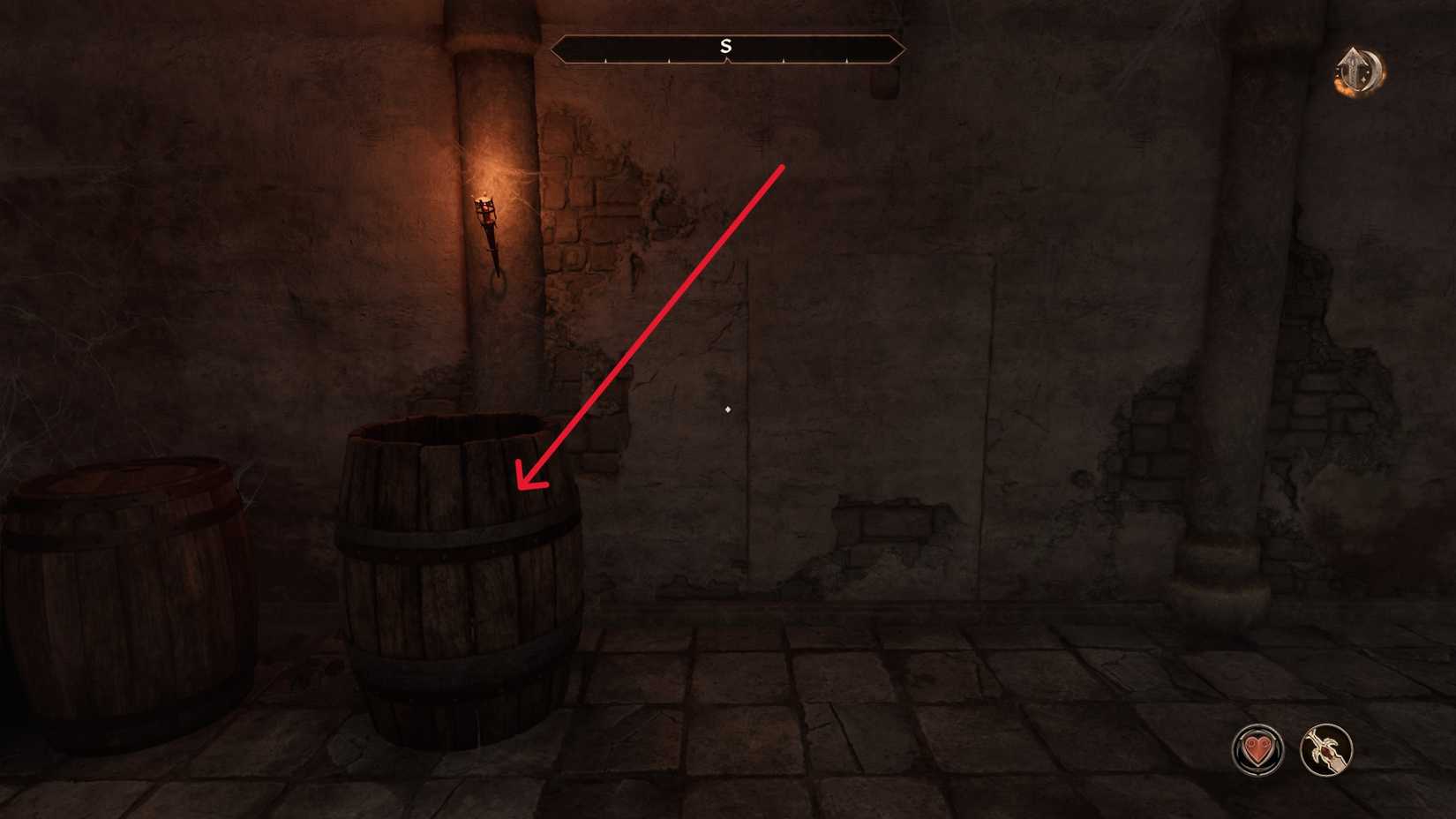Click the left pointed end of the compass bar

(554, 50)
